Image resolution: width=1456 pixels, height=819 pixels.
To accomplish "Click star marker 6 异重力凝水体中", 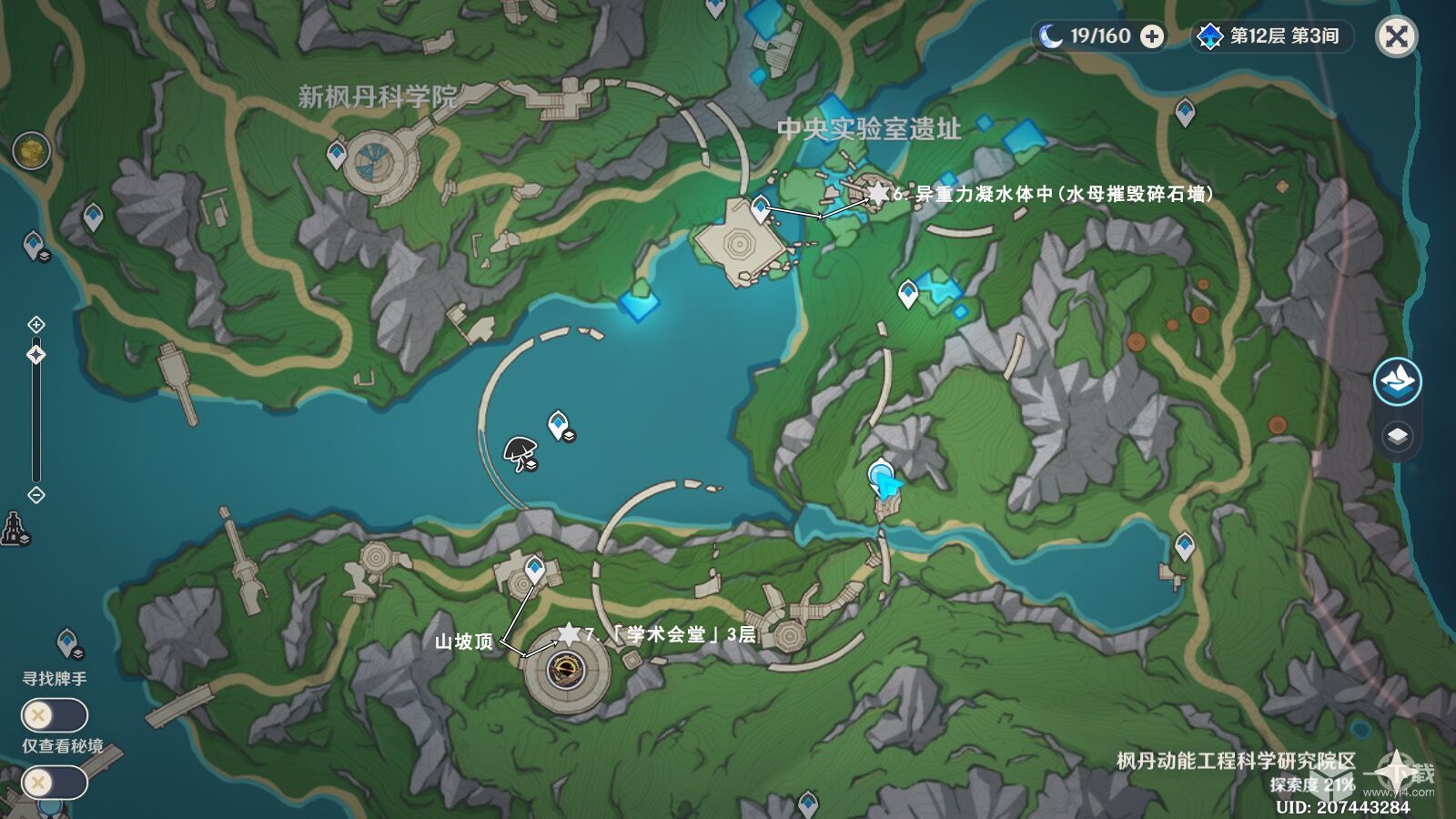I will 878,193.
